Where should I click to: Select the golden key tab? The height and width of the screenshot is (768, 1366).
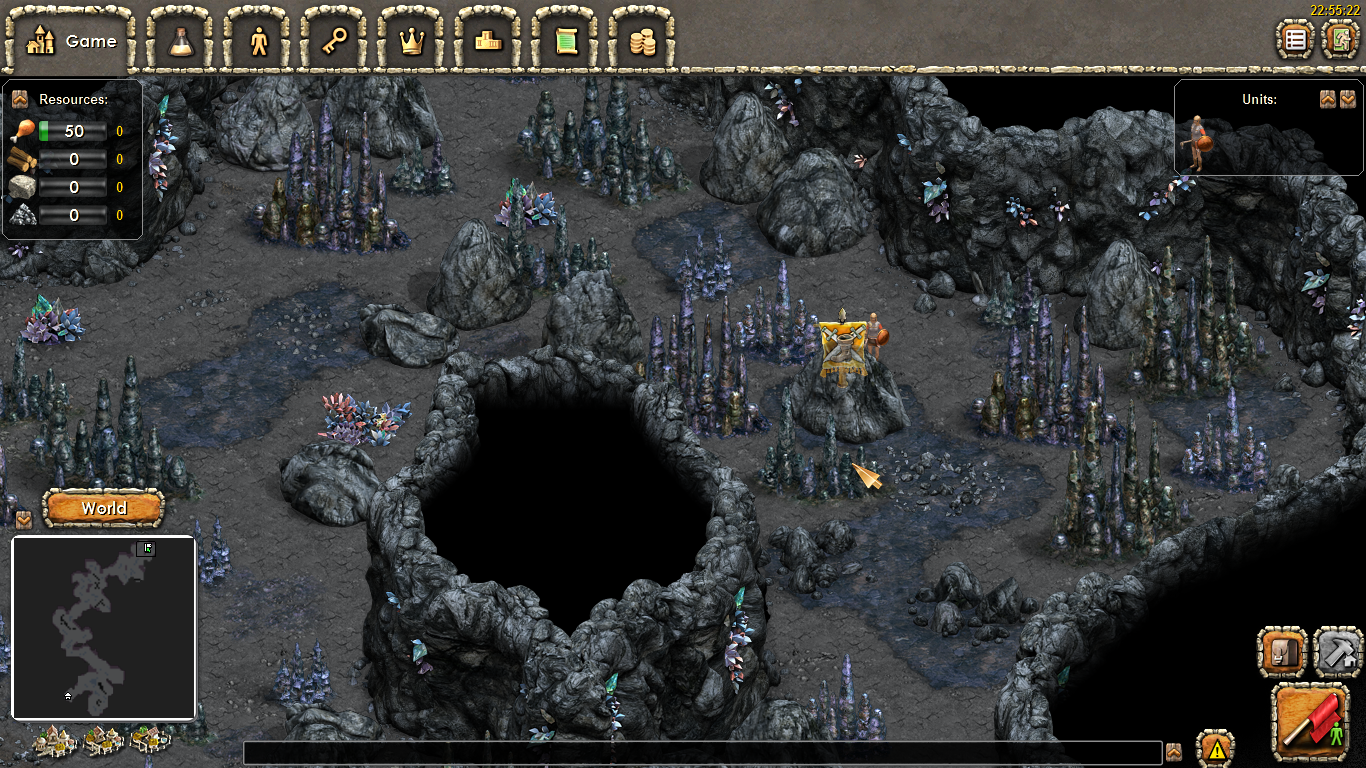coord(335,41)
